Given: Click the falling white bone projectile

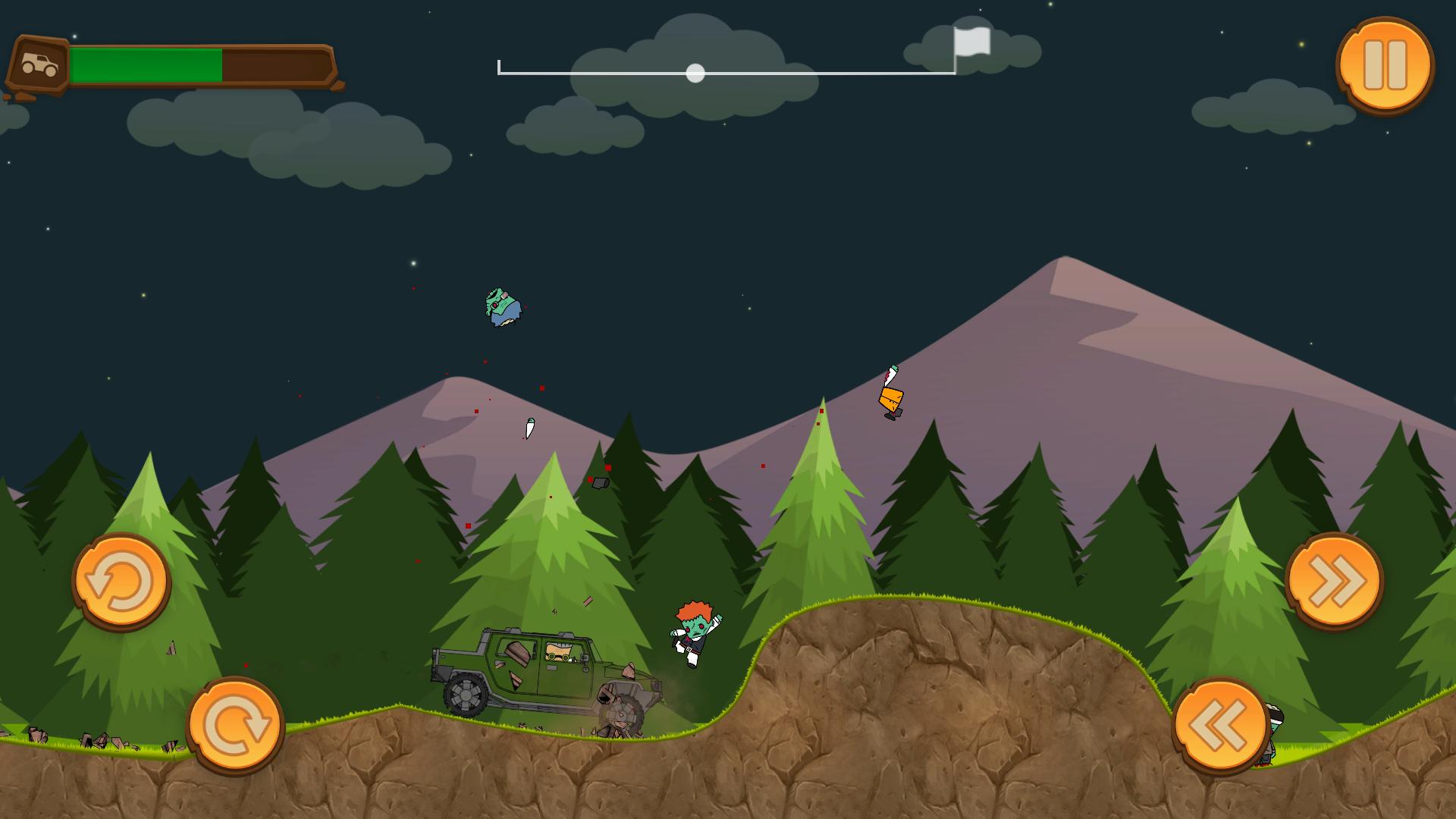Looking at the screenshot, I should pyautogui.click(x=529, y=428).
